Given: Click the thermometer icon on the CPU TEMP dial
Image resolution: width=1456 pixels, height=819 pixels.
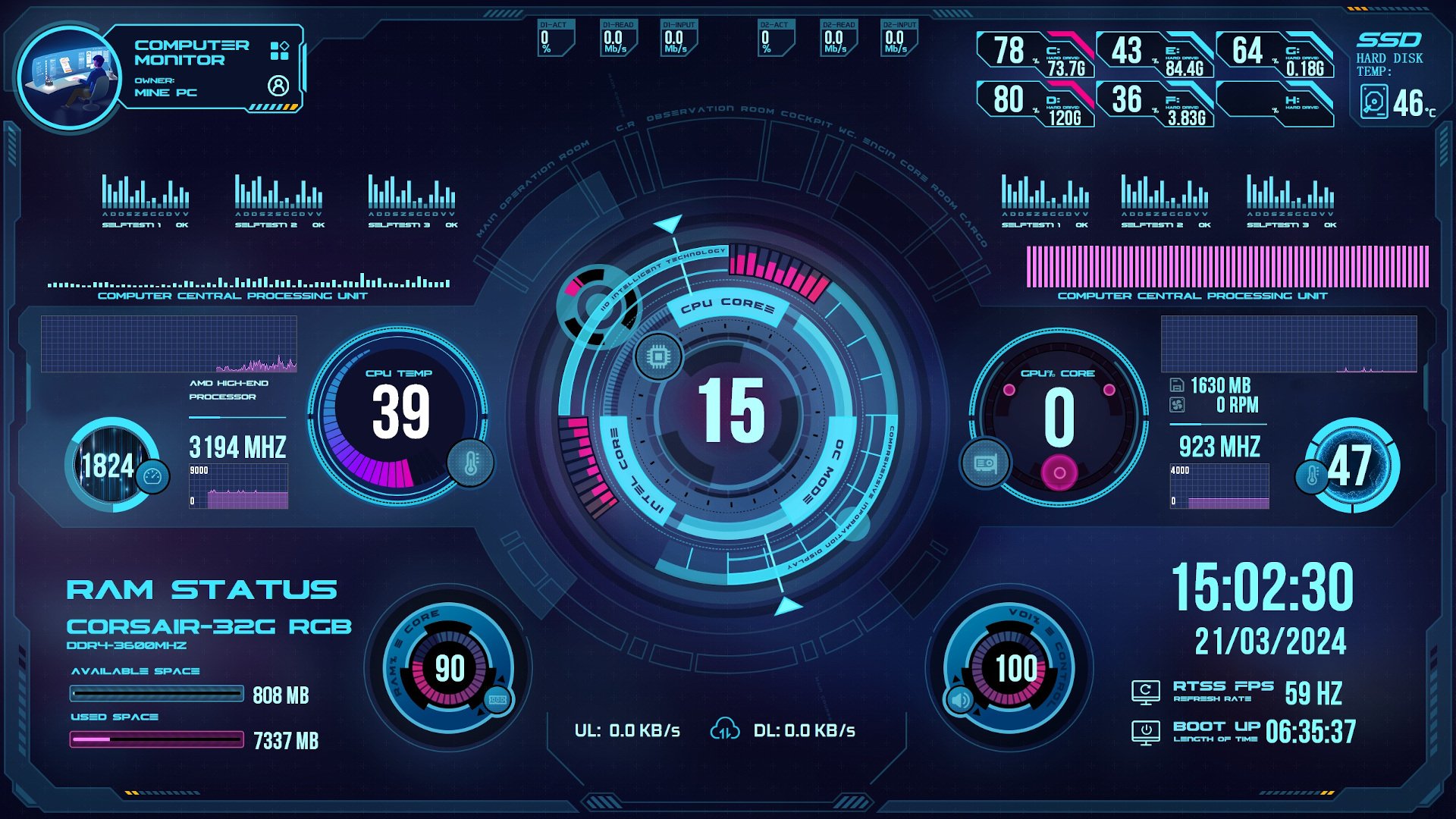Looking at the screenshot, I should point(471,463).
